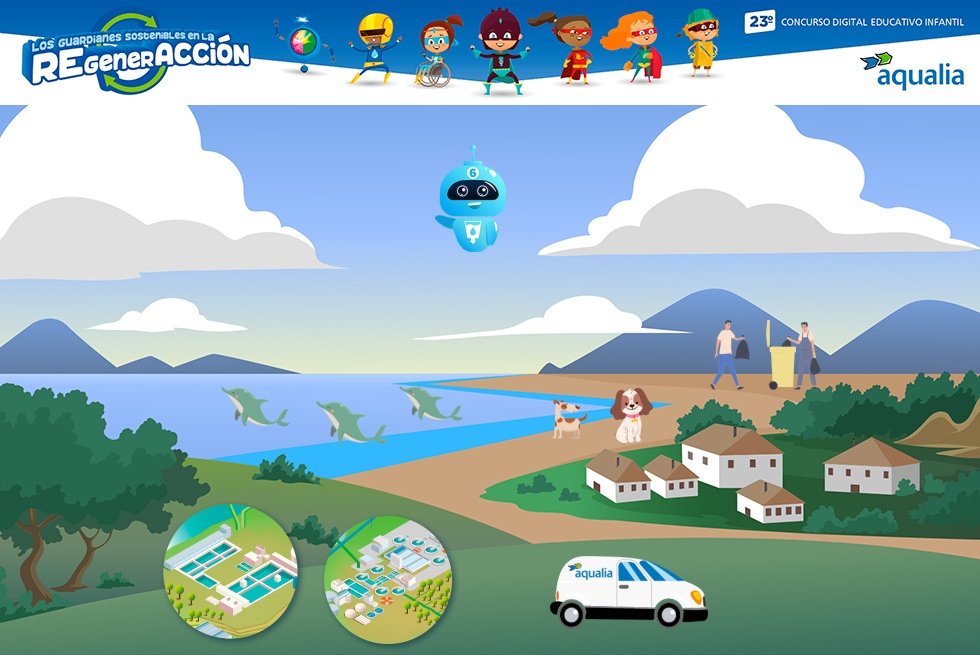Screen dimensions: 980x655
Task: Open the Aqualia logo in the header
Action: pyautogui.click(x=911, y=70)
